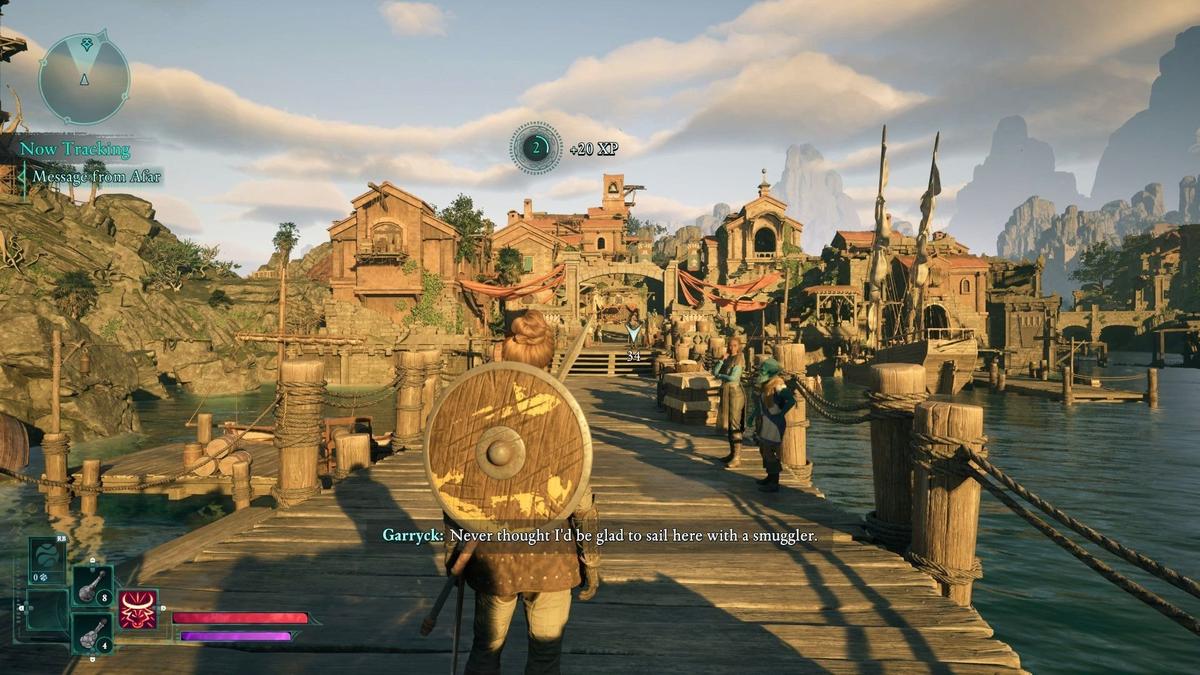Select the flask slot with 8 charges
Screen dimensions: 1200x675
(x=92, y=586)
